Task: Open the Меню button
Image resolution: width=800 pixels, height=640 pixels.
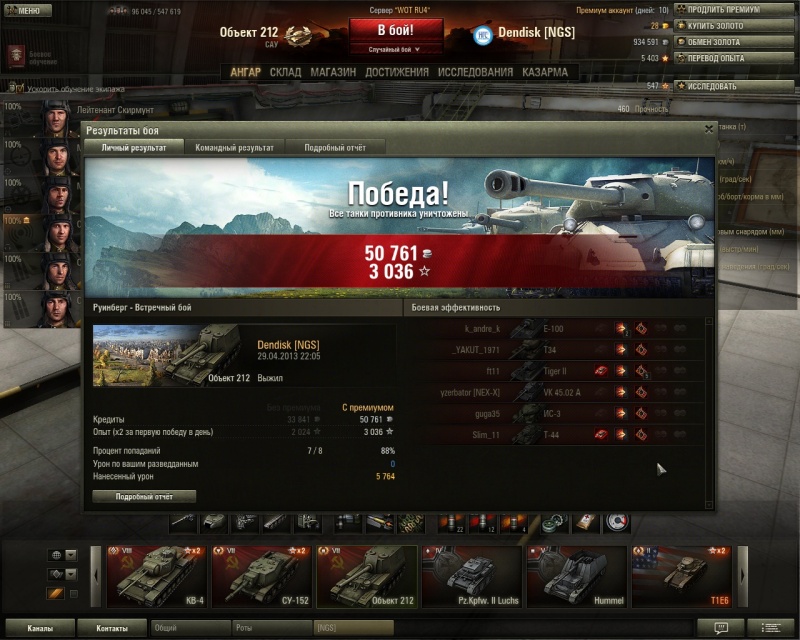Action: [27, 10]
